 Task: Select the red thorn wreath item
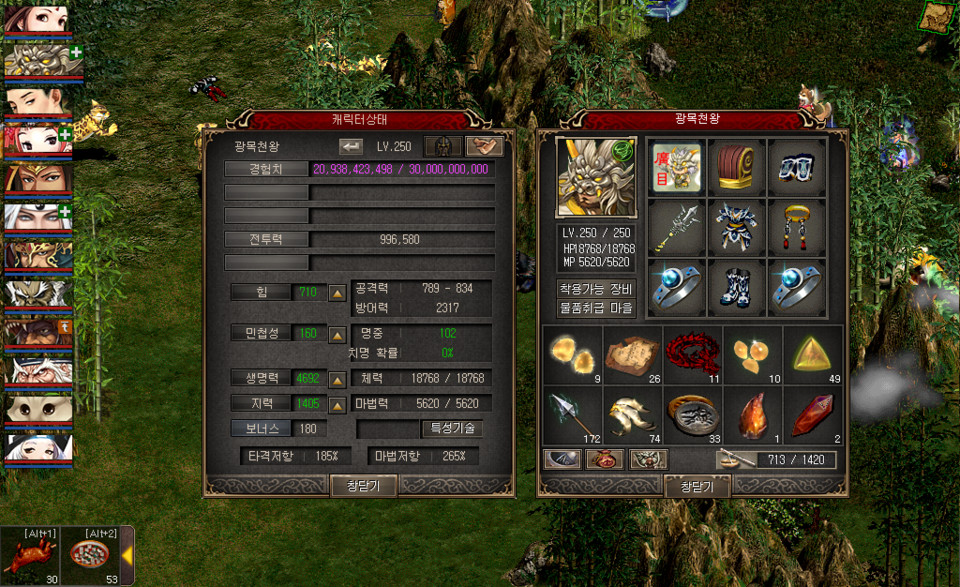click(693, 354)
